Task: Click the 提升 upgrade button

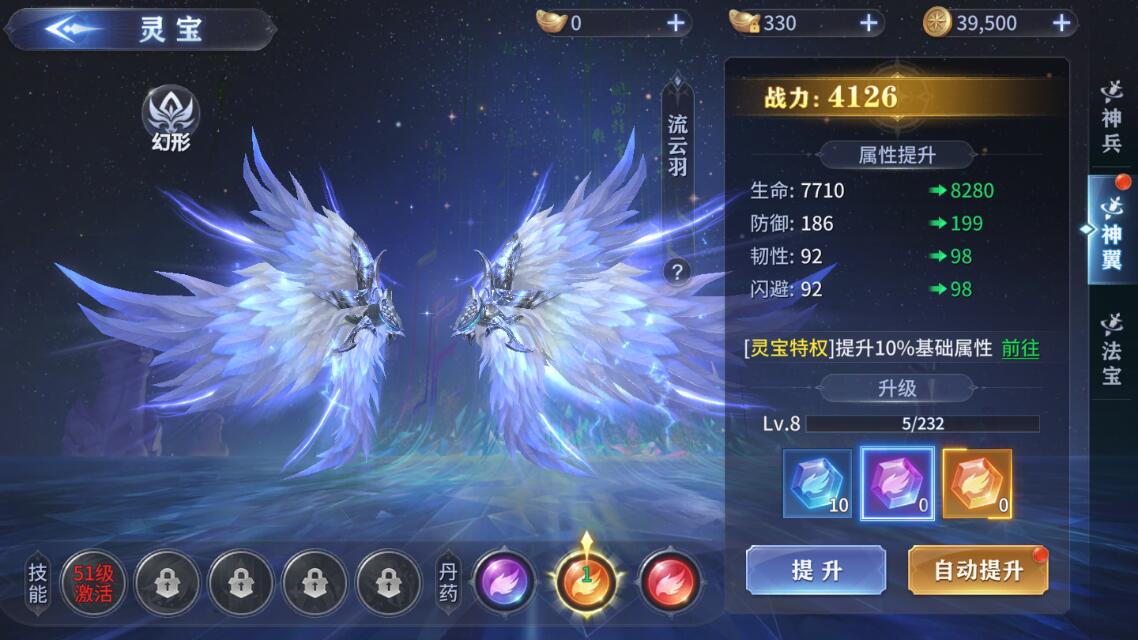Action: point(816,571)
